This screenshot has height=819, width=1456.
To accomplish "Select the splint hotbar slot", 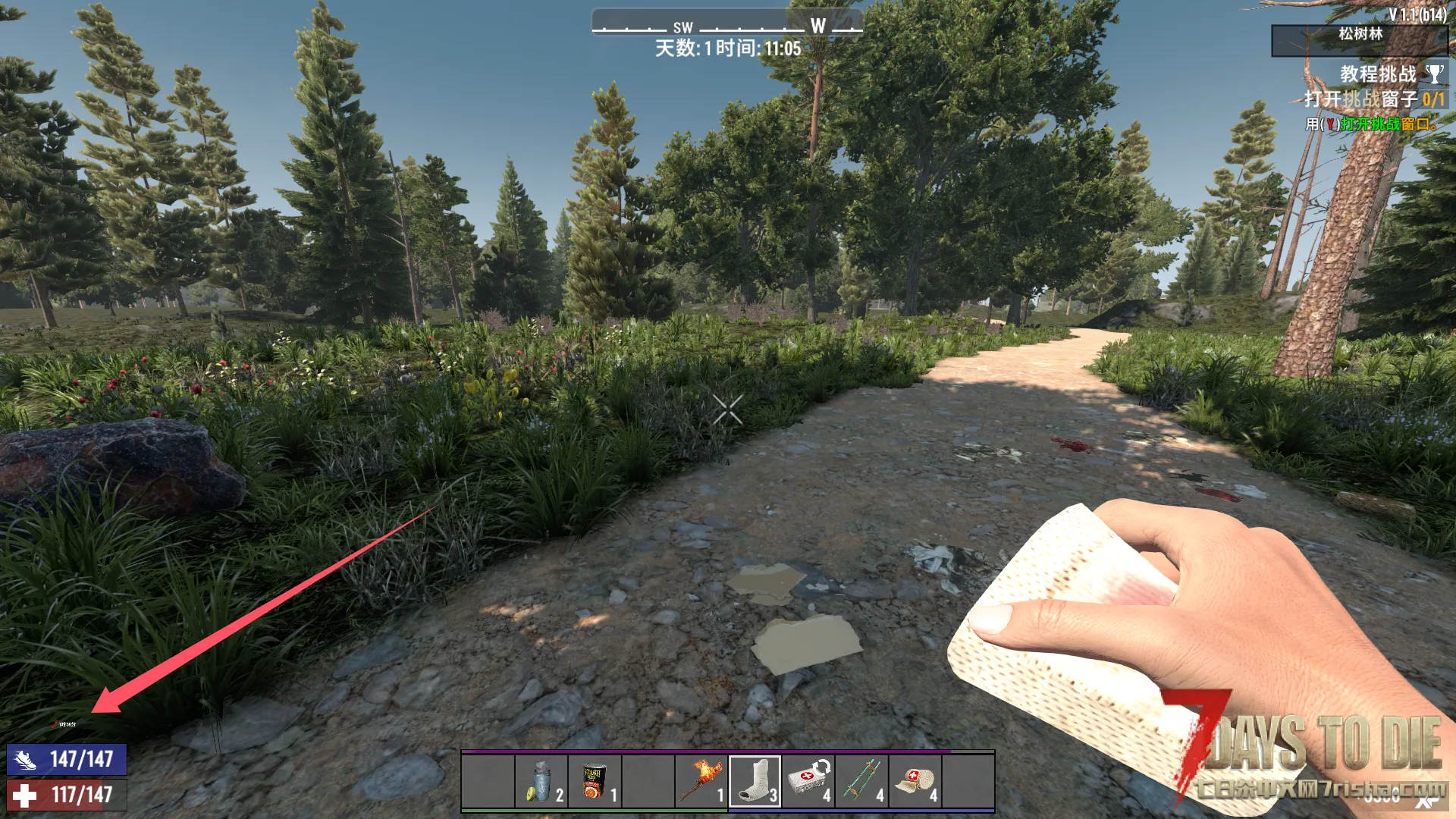I will 861,782.
